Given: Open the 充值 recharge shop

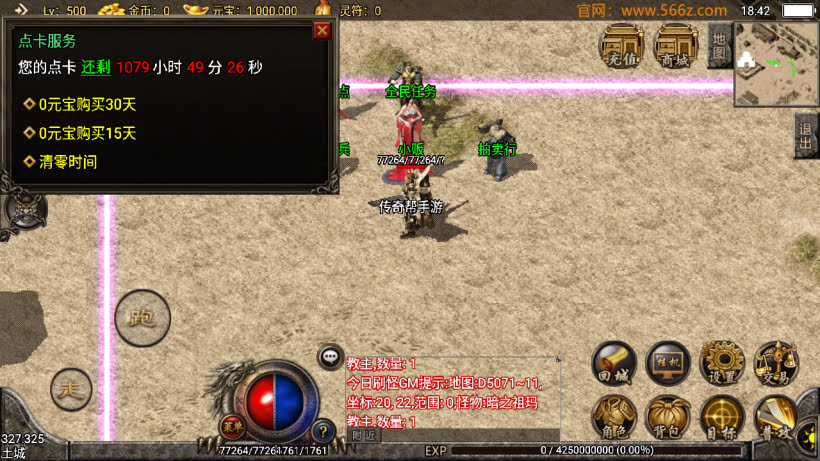Looking at the screenshot, I should pyautogui.click(x=621, y=46).
